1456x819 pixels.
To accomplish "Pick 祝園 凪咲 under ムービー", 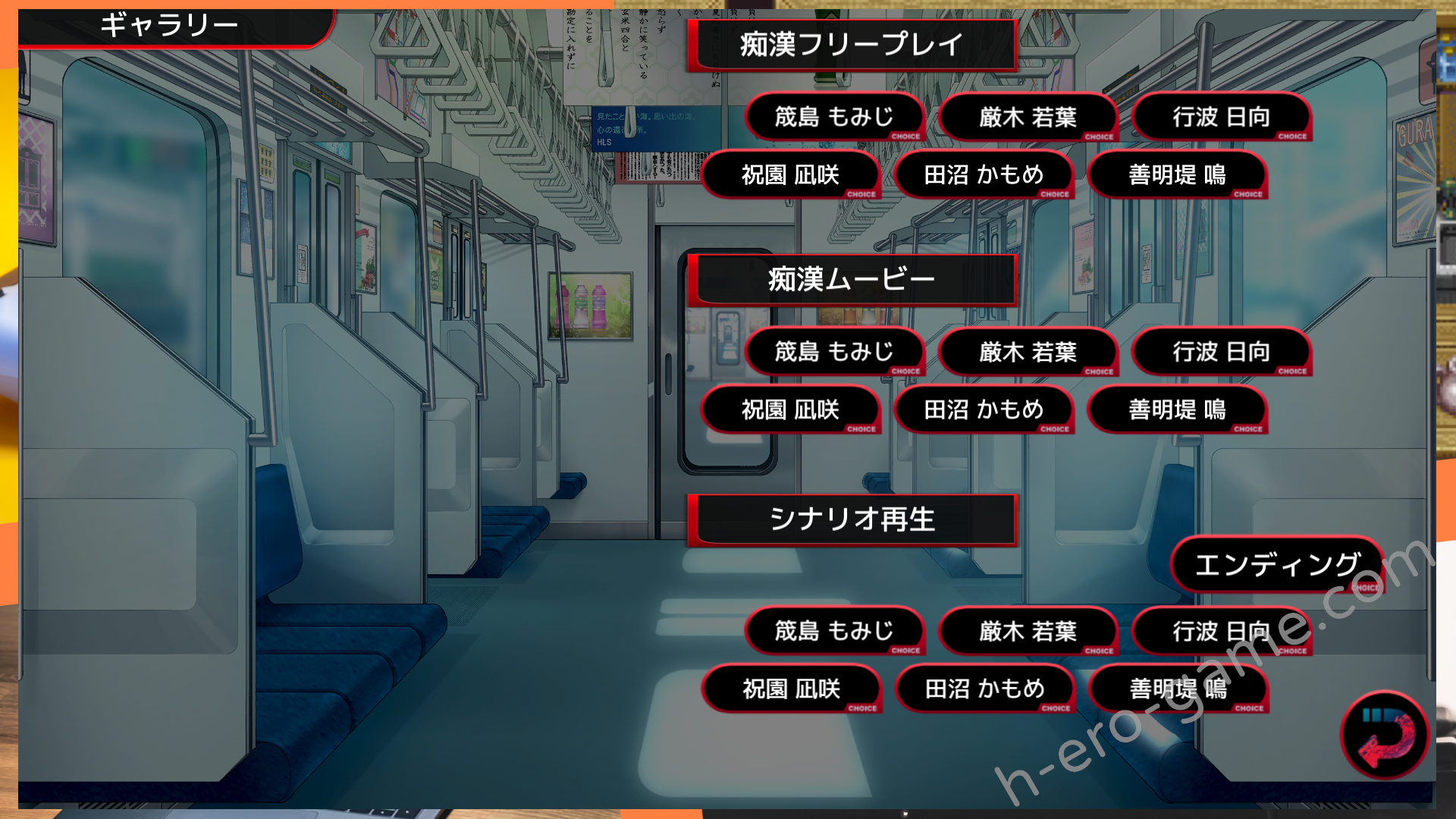I will pyautogui.click(x=790, y=410).
